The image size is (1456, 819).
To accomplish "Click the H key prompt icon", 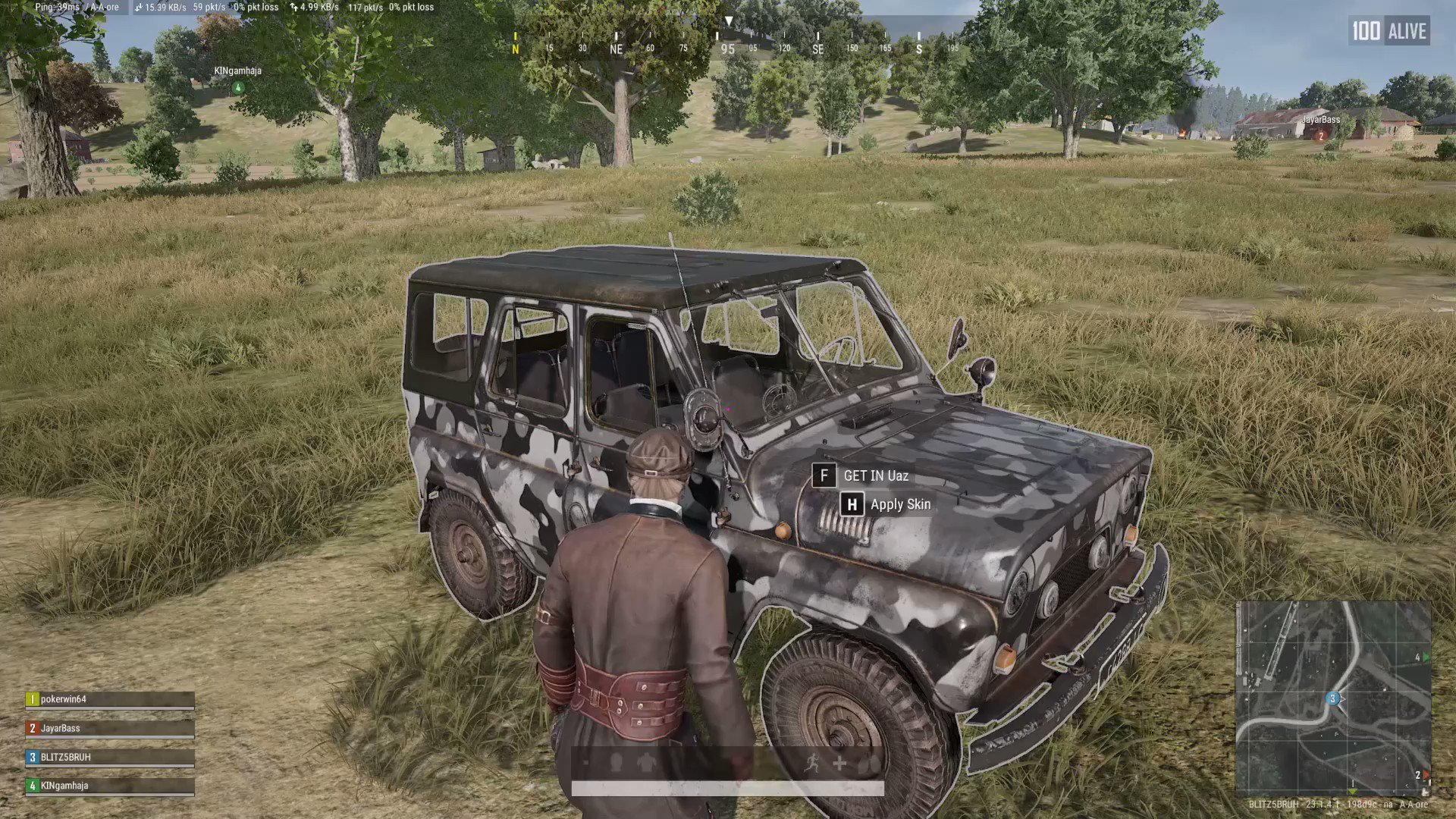I will coord(852,504).
